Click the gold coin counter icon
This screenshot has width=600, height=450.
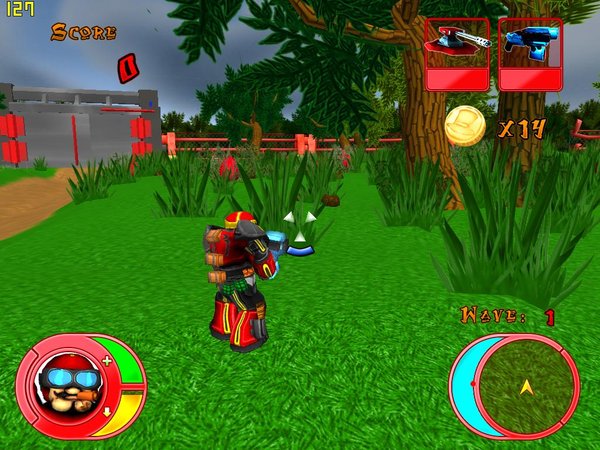[x=465, y=126]
